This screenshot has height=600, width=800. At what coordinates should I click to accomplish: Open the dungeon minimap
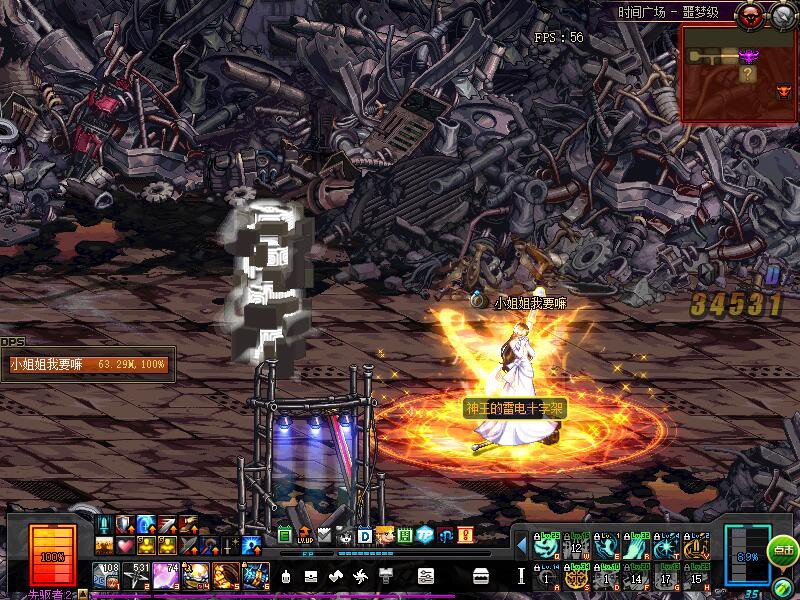(x=738, y=73)
